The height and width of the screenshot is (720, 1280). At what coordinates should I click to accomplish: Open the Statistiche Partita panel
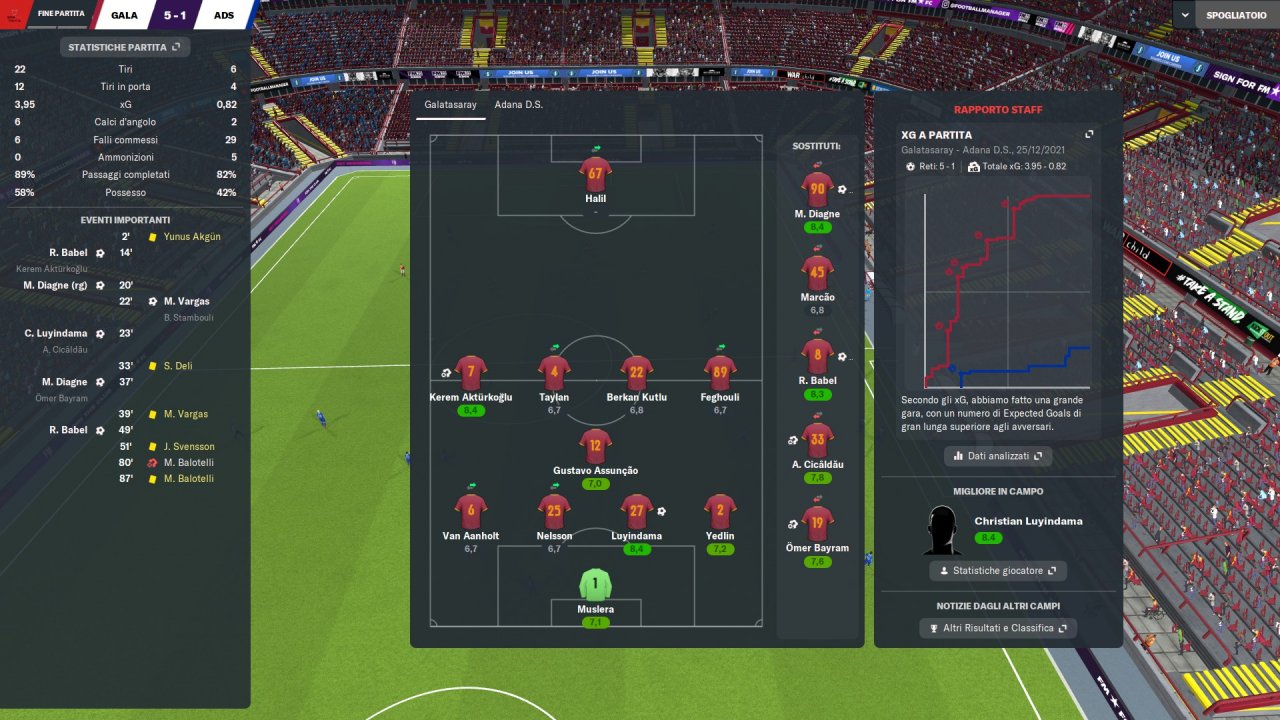tap(124, 46)
